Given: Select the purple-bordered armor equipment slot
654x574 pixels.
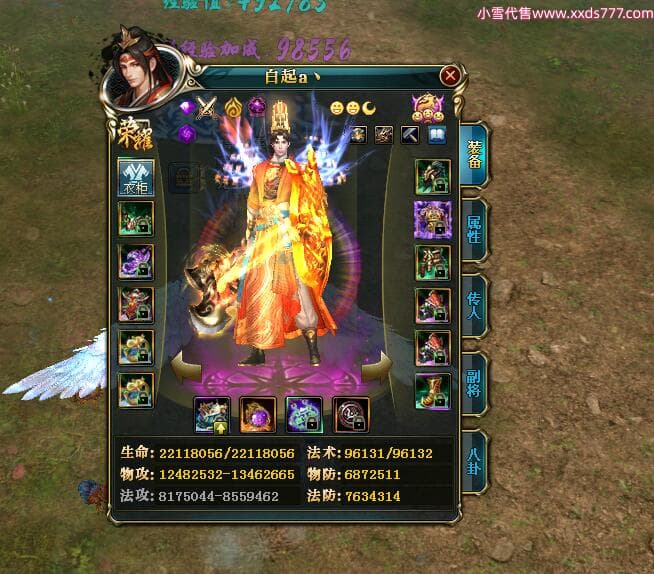Looking at the screenshot, I should 432,219.
